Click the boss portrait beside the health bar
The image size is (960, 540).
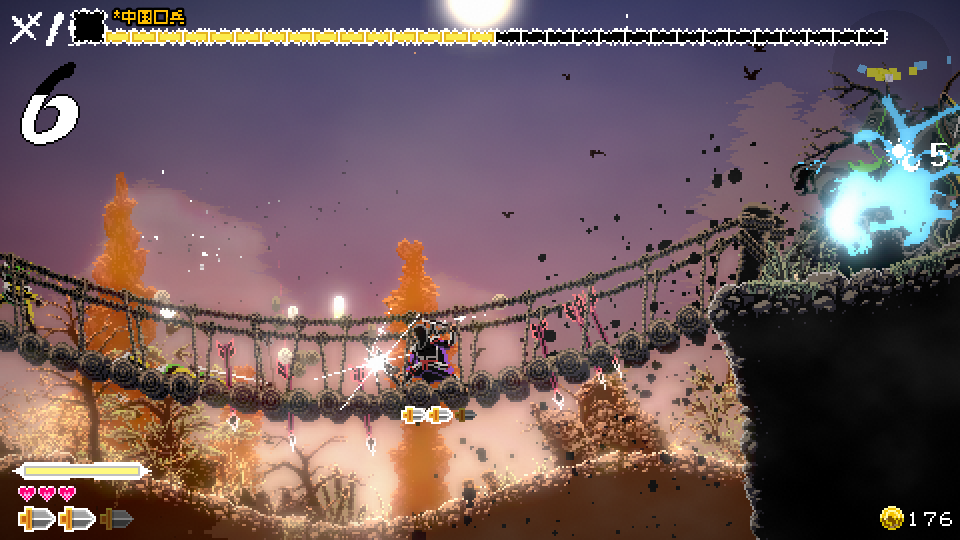[89, 26]
